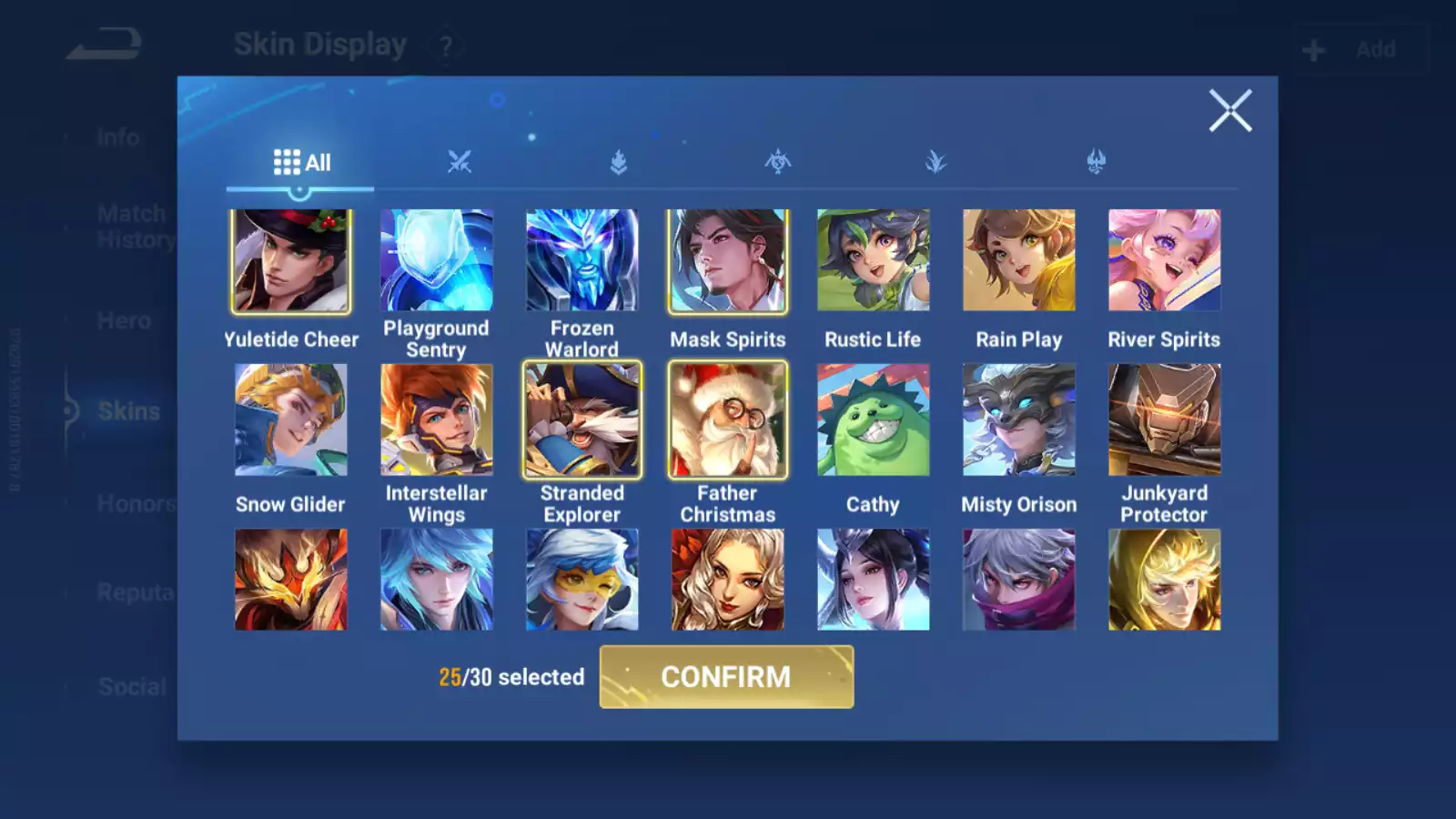Select the Interstellar Wings skin

[437, 420]
